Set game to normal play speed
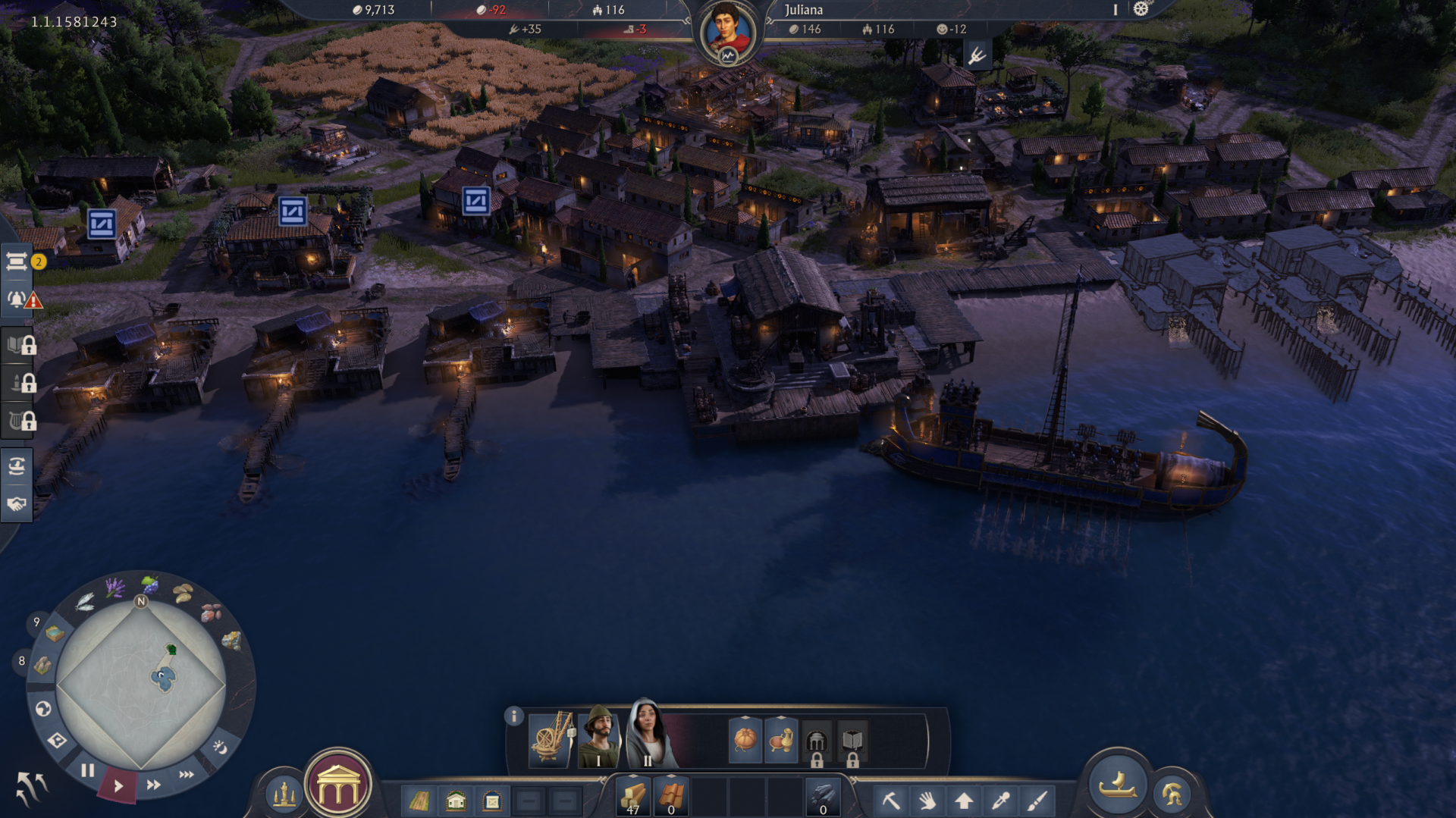The width and height of the screenshot is (1456, 818). [x=118, y=786]
